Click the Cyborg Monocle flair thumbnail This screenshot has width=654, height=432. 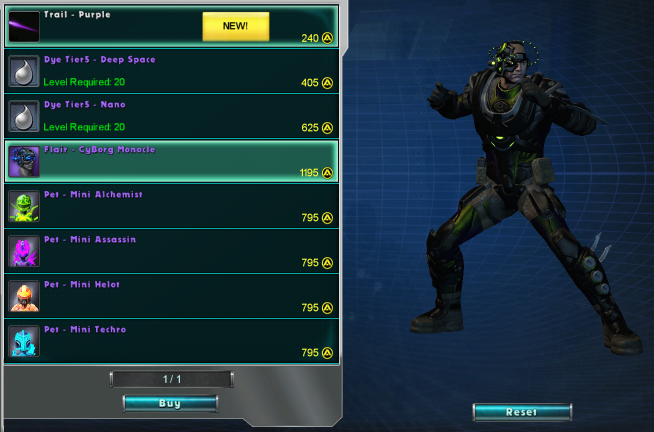coord(23,161)
